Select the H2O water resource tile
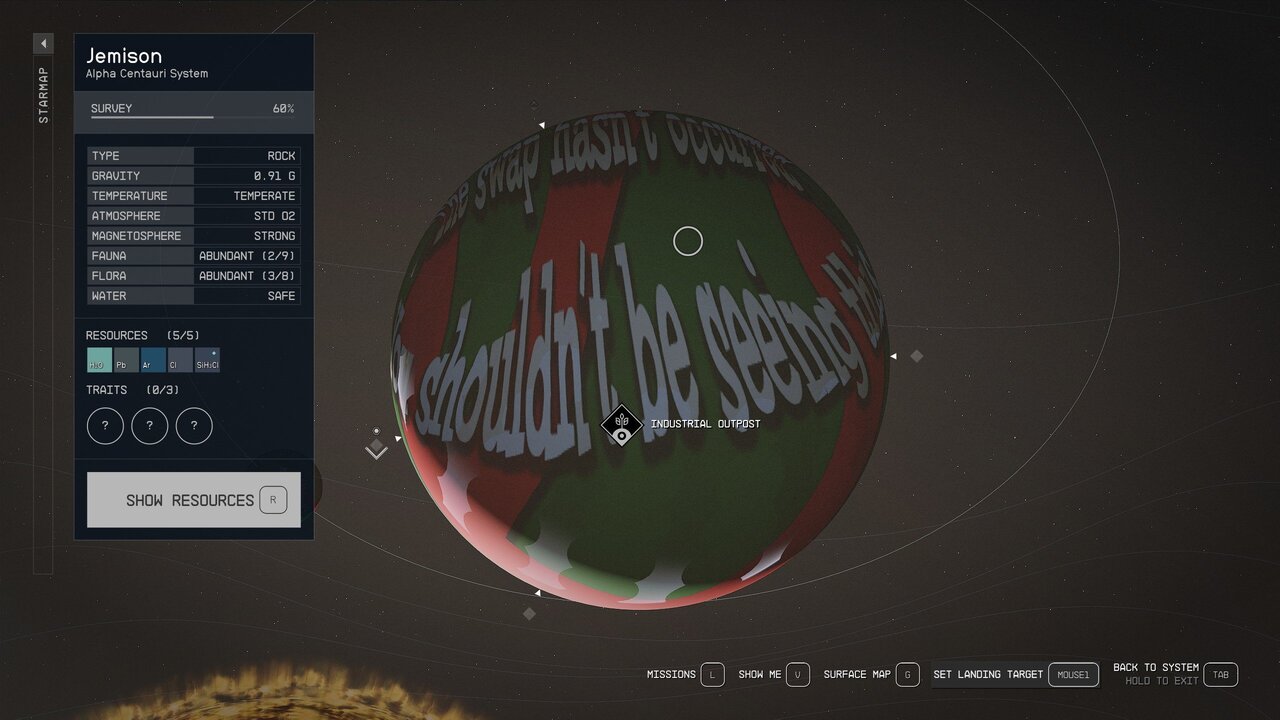Image resolution: width=1280 pixels, height=720 pixels. [99, 360]
